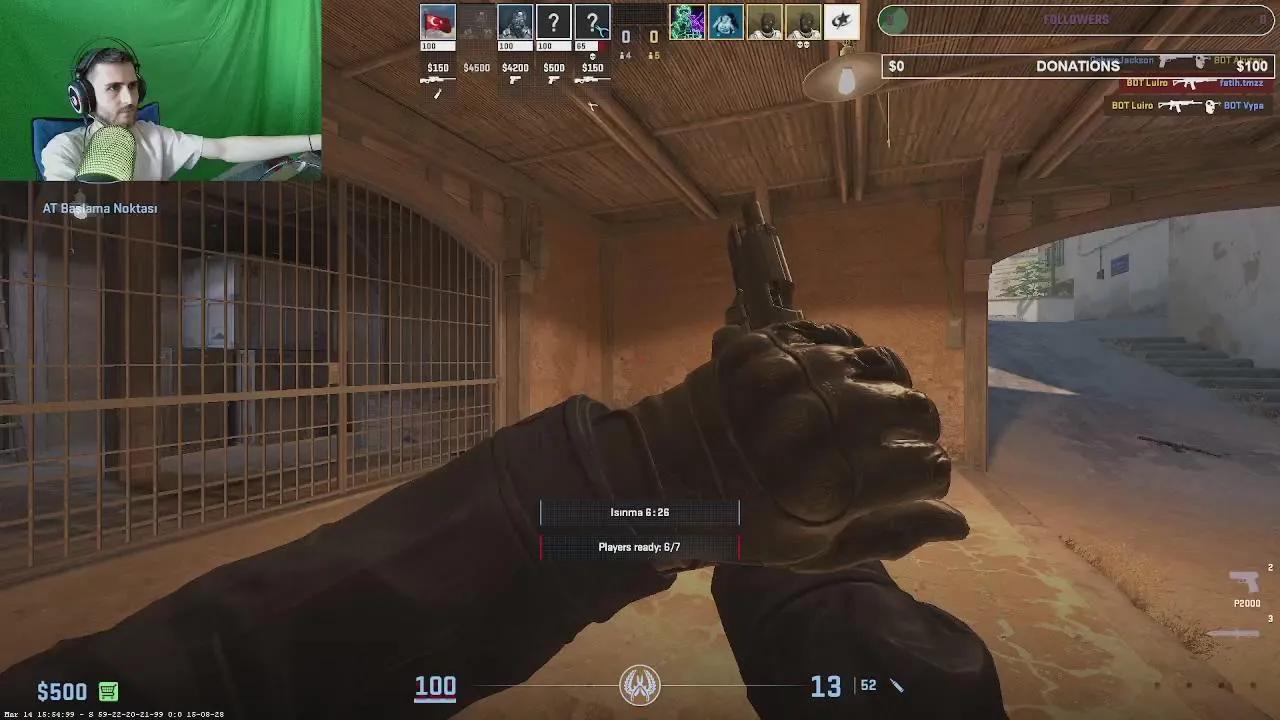
Task: Toggle the first question-mark player avatar
Action: pyautogui.click(x=553, y=20)
